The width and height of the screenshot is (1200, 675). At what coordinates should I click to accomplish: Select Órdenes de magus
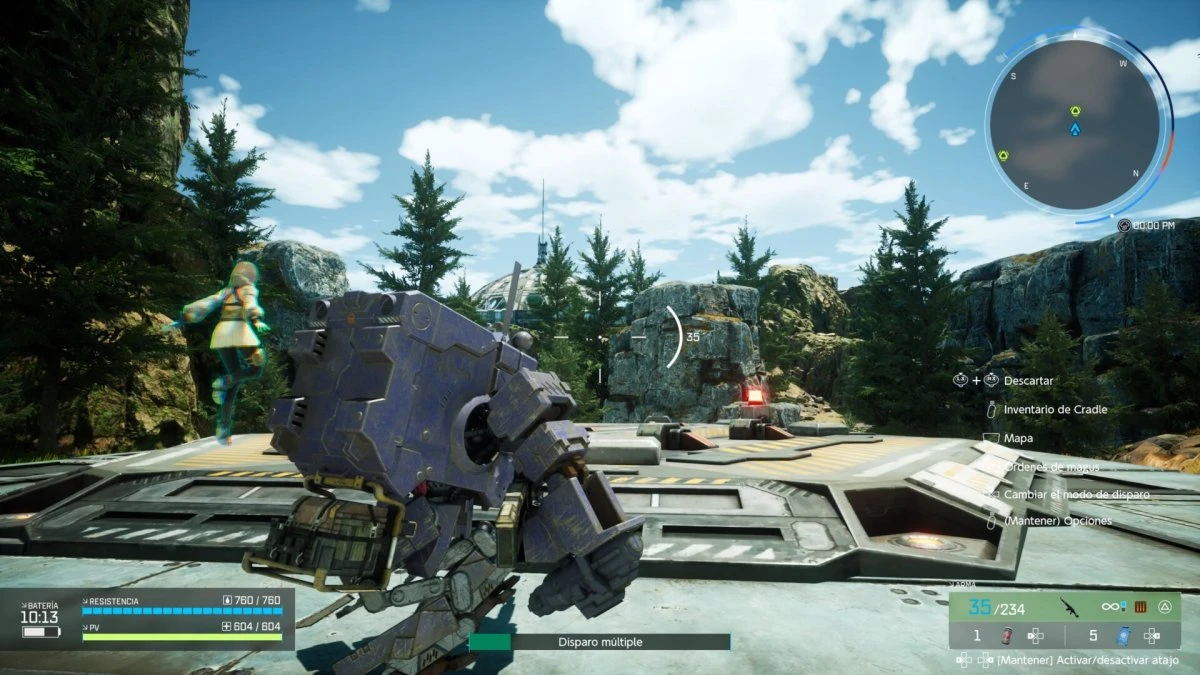[1051, 466]
